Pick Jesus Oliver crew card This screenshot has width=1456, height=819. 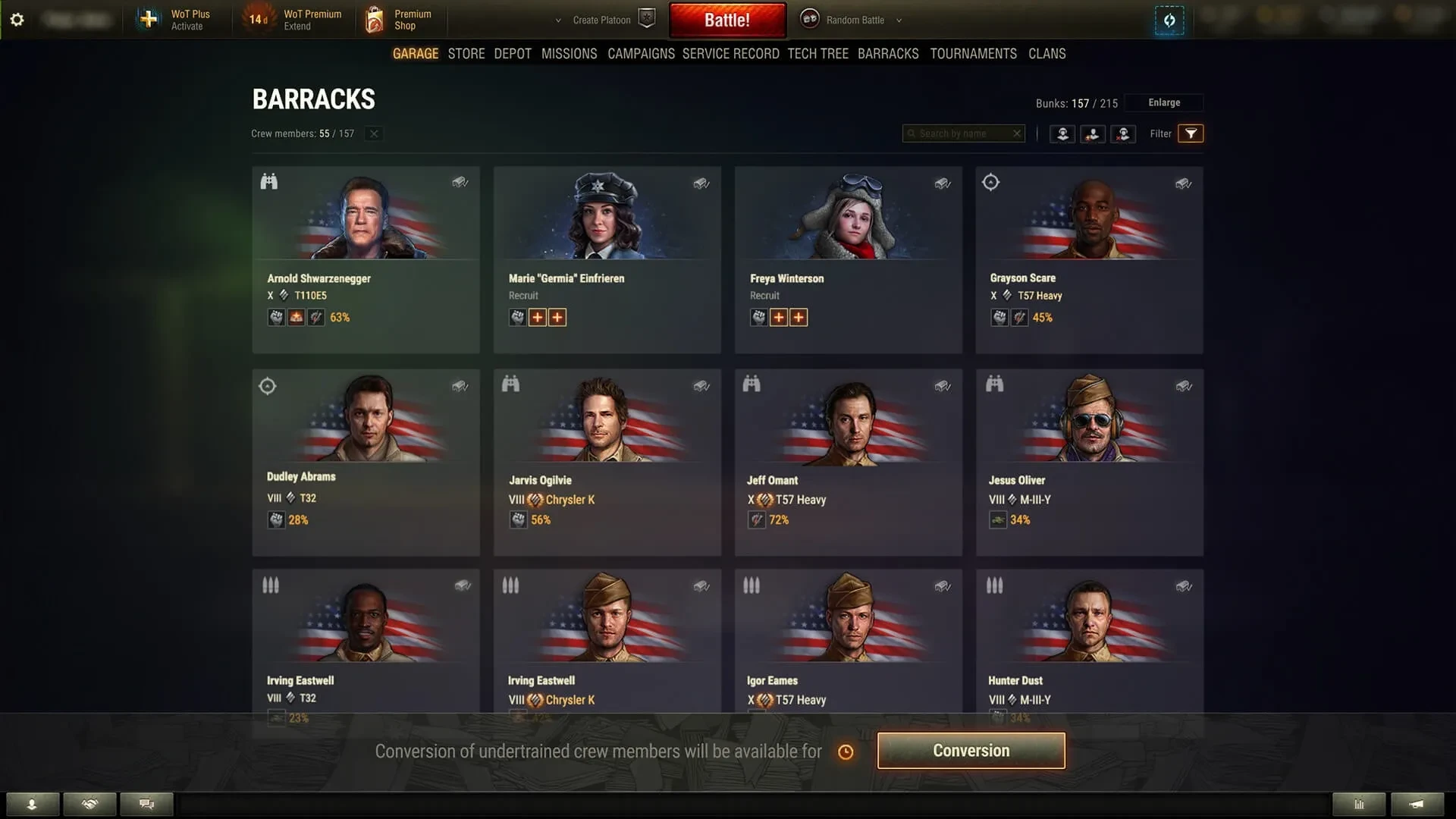(x=1089, y=462)
